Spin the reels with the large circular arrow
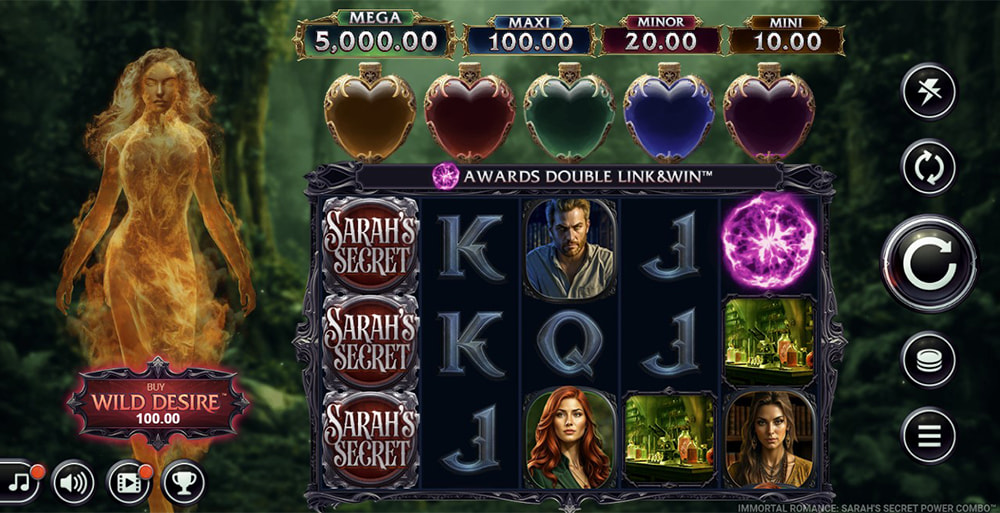1000x513 pixels. (928, 264)
